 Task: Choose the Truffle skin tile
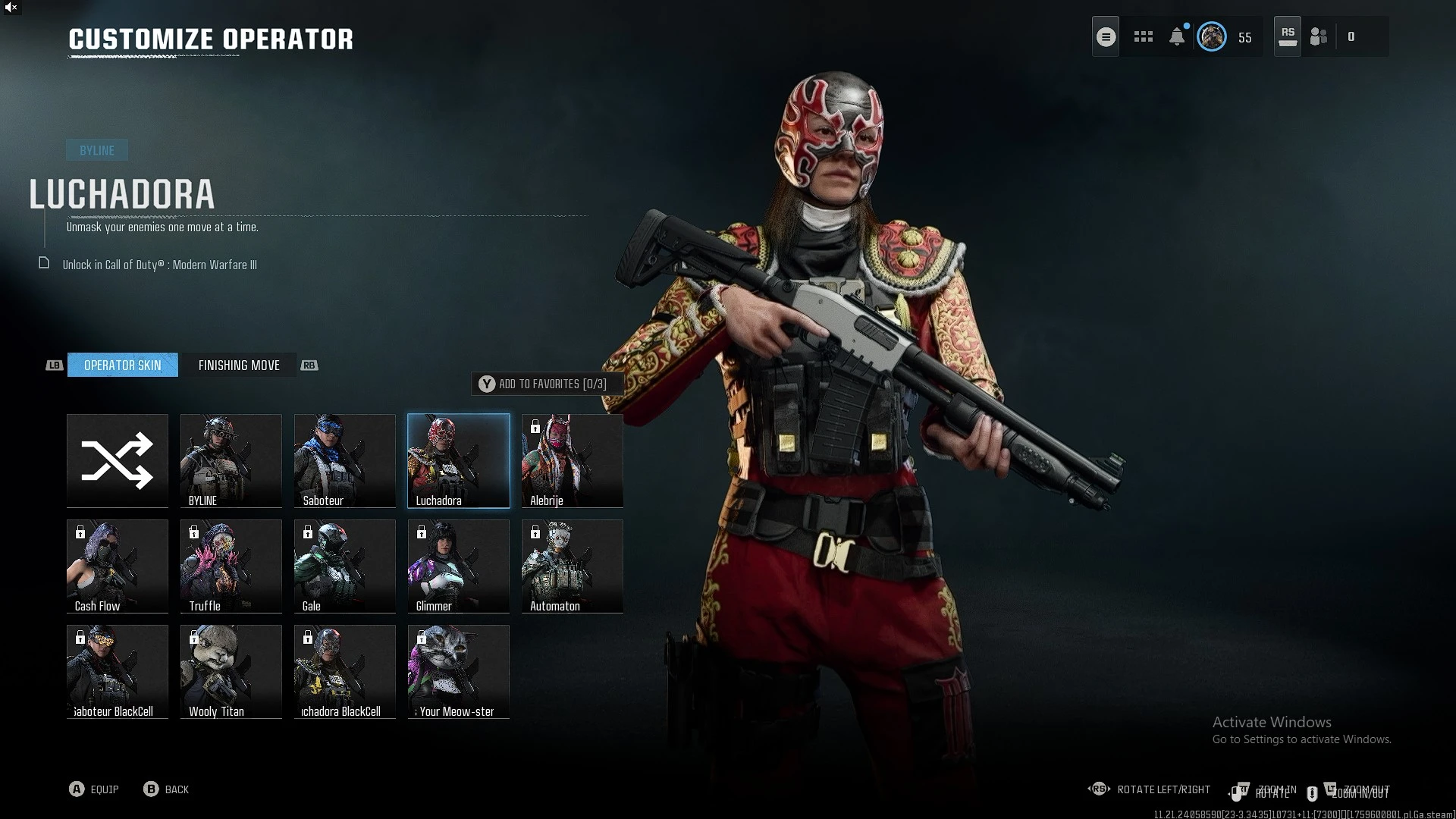231,566
